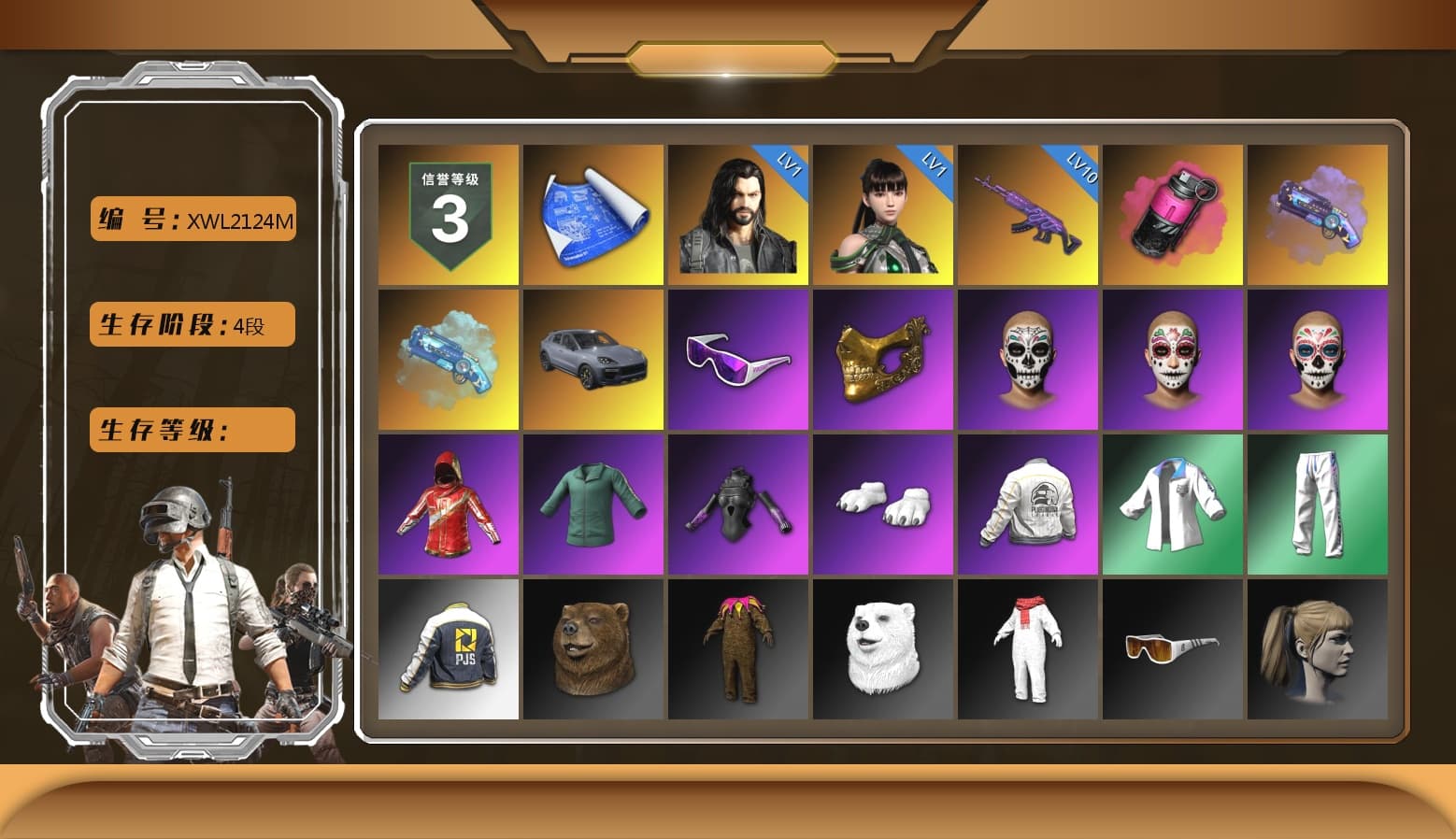Click the 生存阶段 4段 label
Image resolution: width=1456 pixels, height=839 pixels.
click(192, 325)
